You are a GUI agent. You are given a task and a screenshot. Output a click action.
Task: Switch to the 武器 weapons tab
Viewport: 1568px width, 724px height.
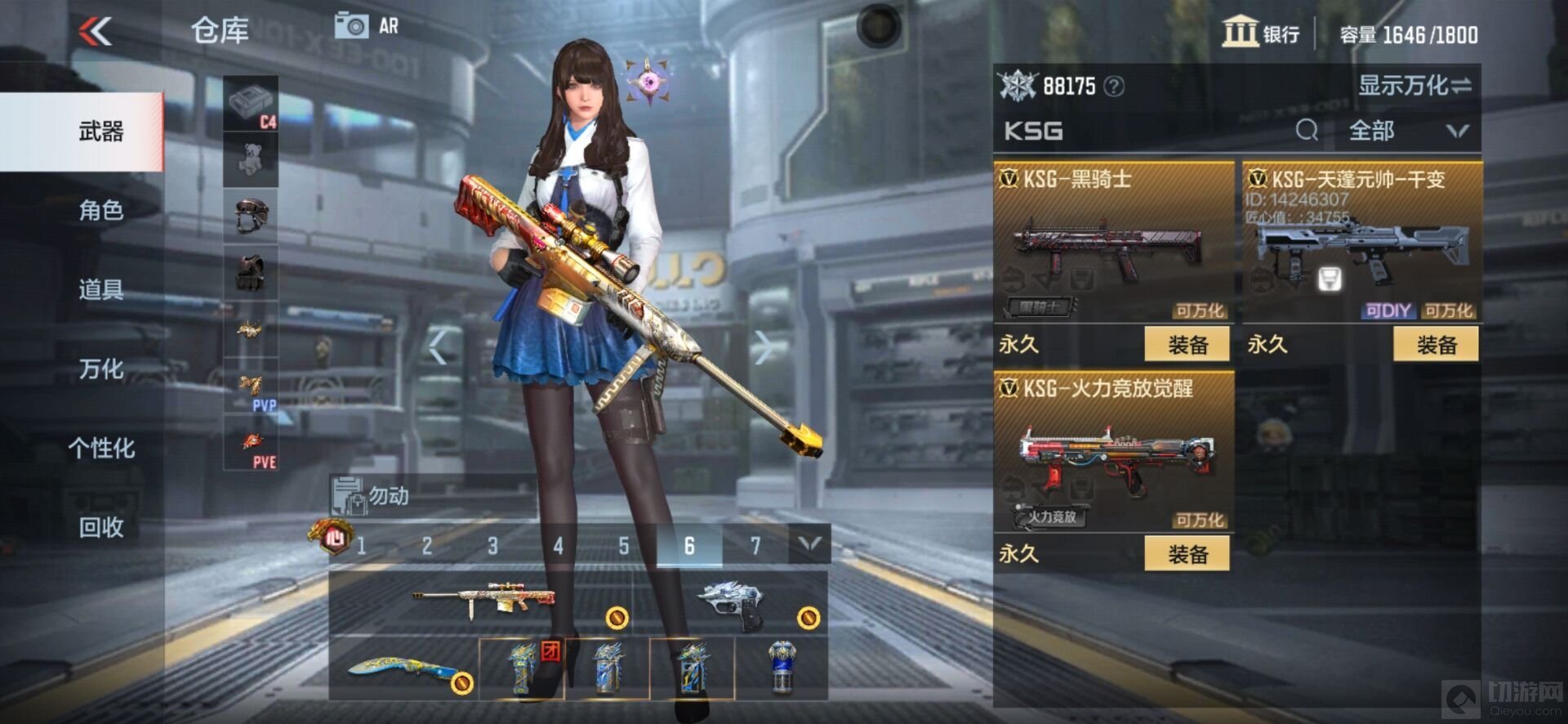100,132
